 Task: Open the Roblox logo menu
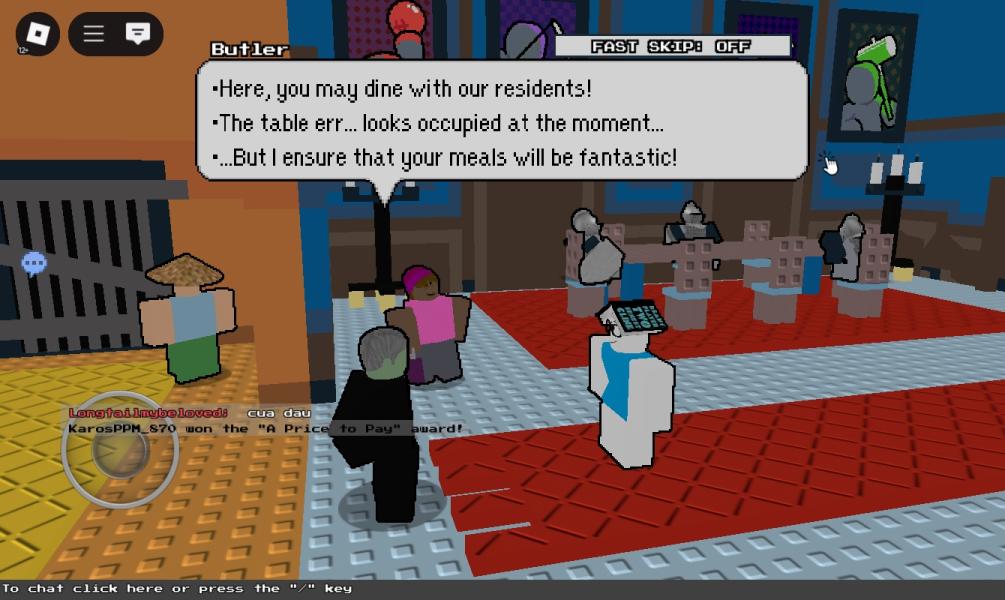click(x=37, y=35)
